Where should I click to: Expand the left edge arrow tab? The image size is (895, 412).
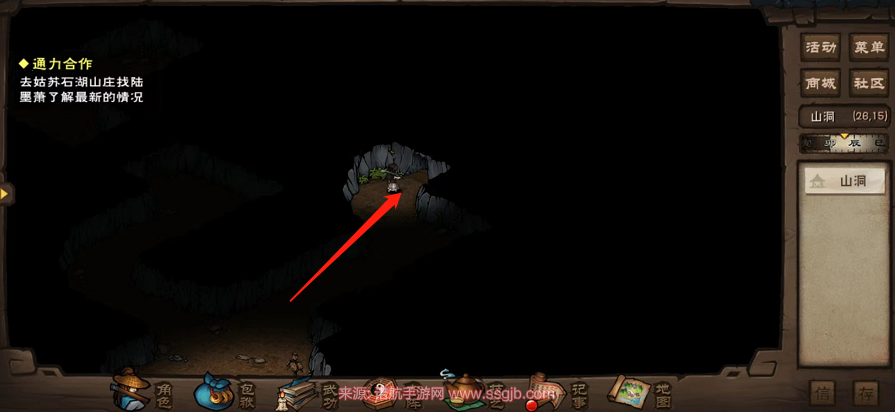point(6,193)
